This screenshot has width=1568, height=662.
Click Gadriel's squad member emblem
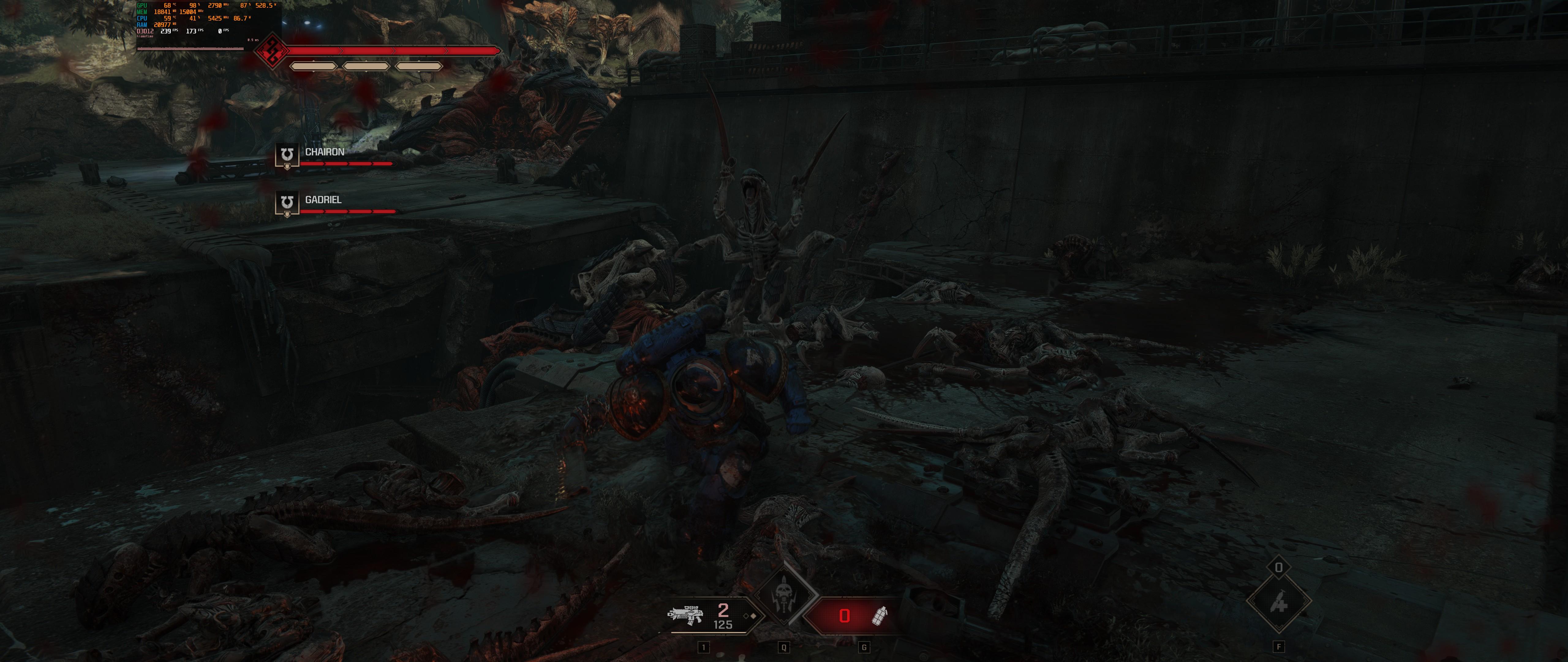[x=287, y=204]
